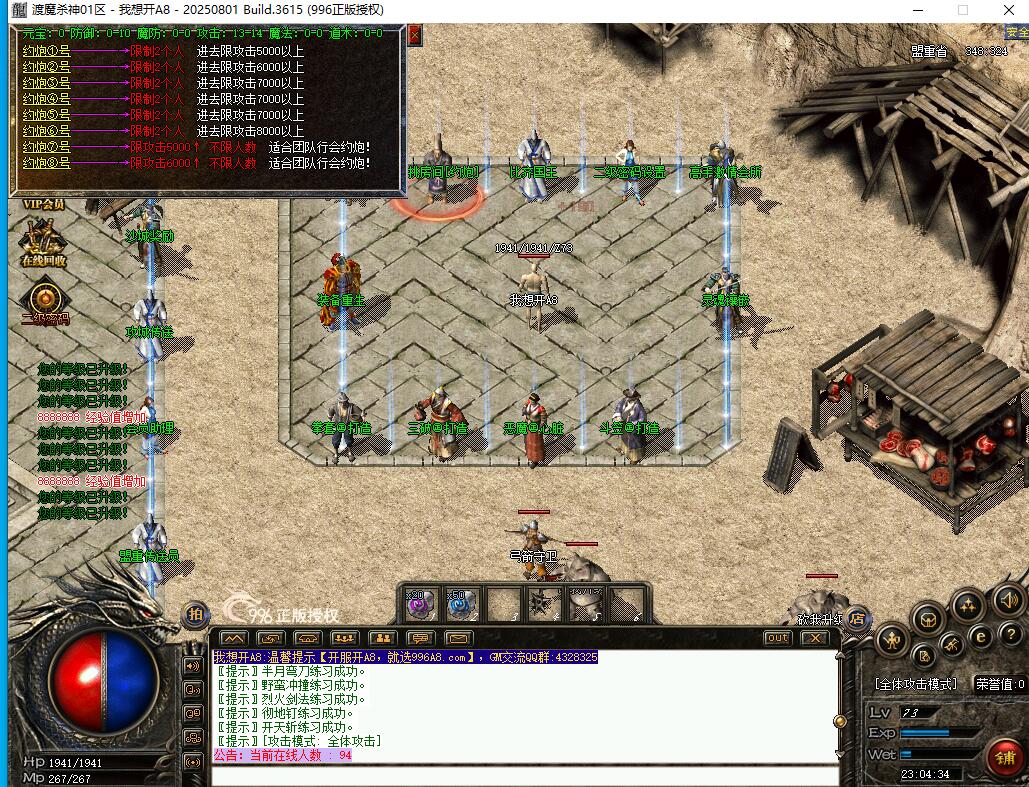Image resolution: width=1029 pixels, height=787 pixels.
Task: Select the 约炮①号 room link
Action: [x=46, y=50]
